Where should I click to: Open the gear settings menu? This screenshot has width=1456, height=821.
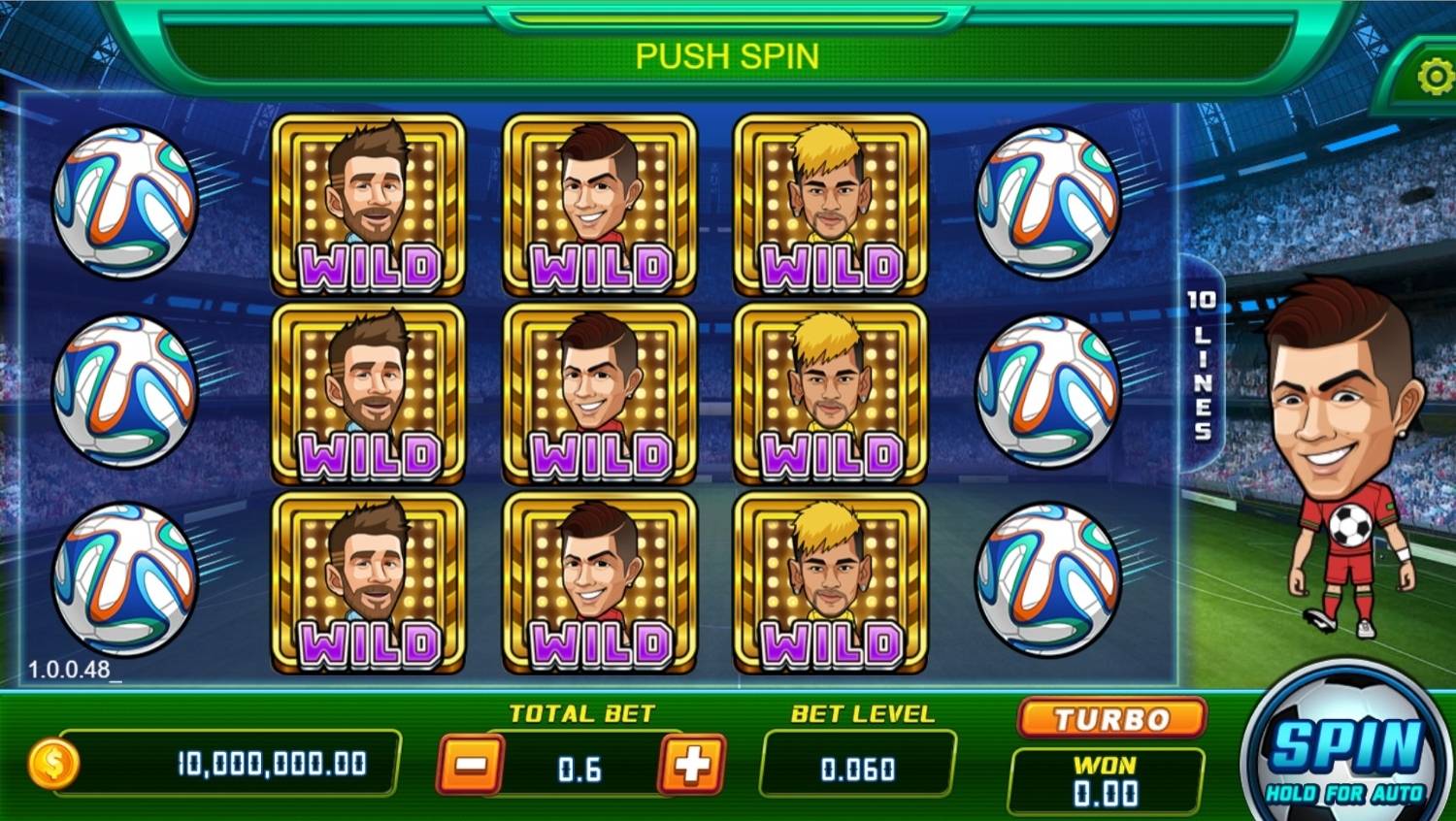[x=1434, y=78]
